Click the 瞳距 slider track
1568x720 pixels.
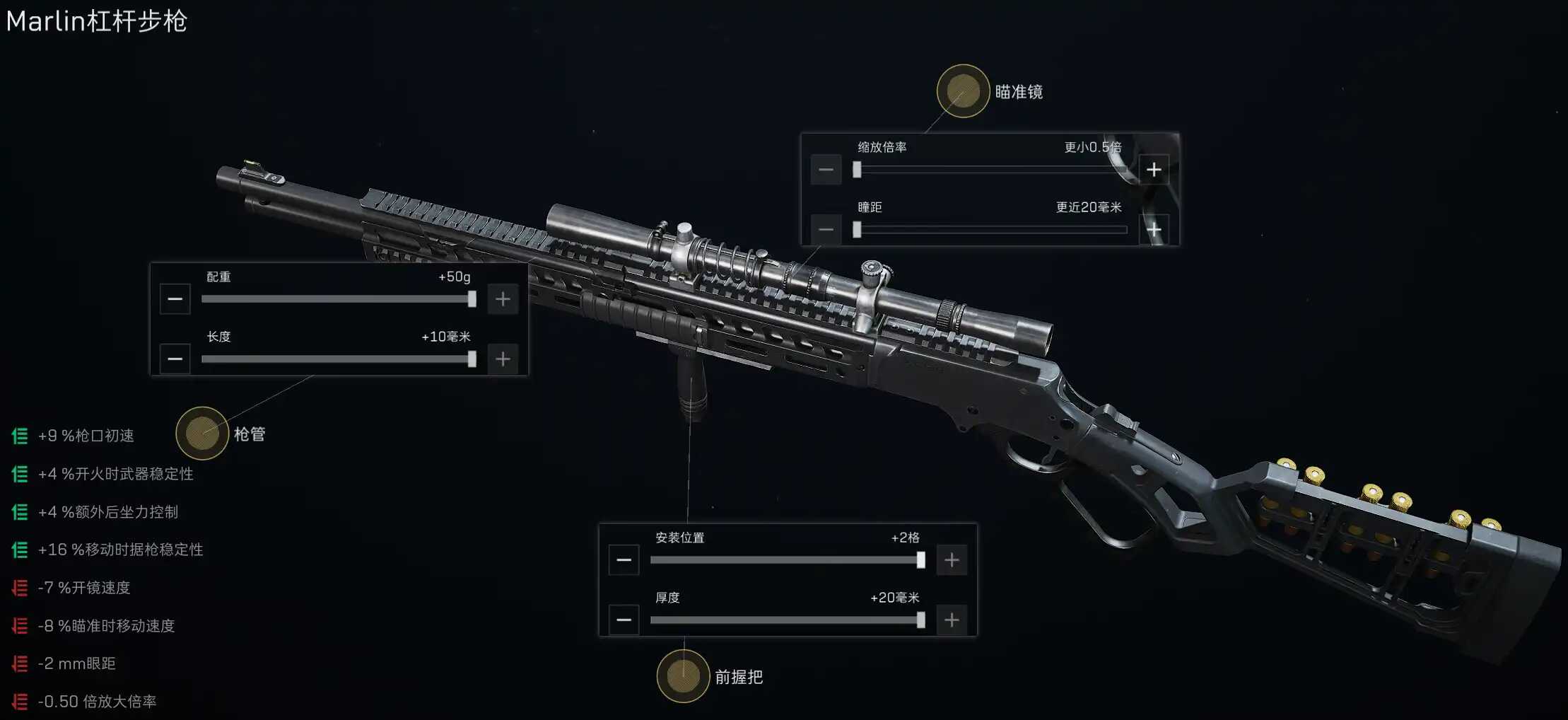click(x=990, y=230)
